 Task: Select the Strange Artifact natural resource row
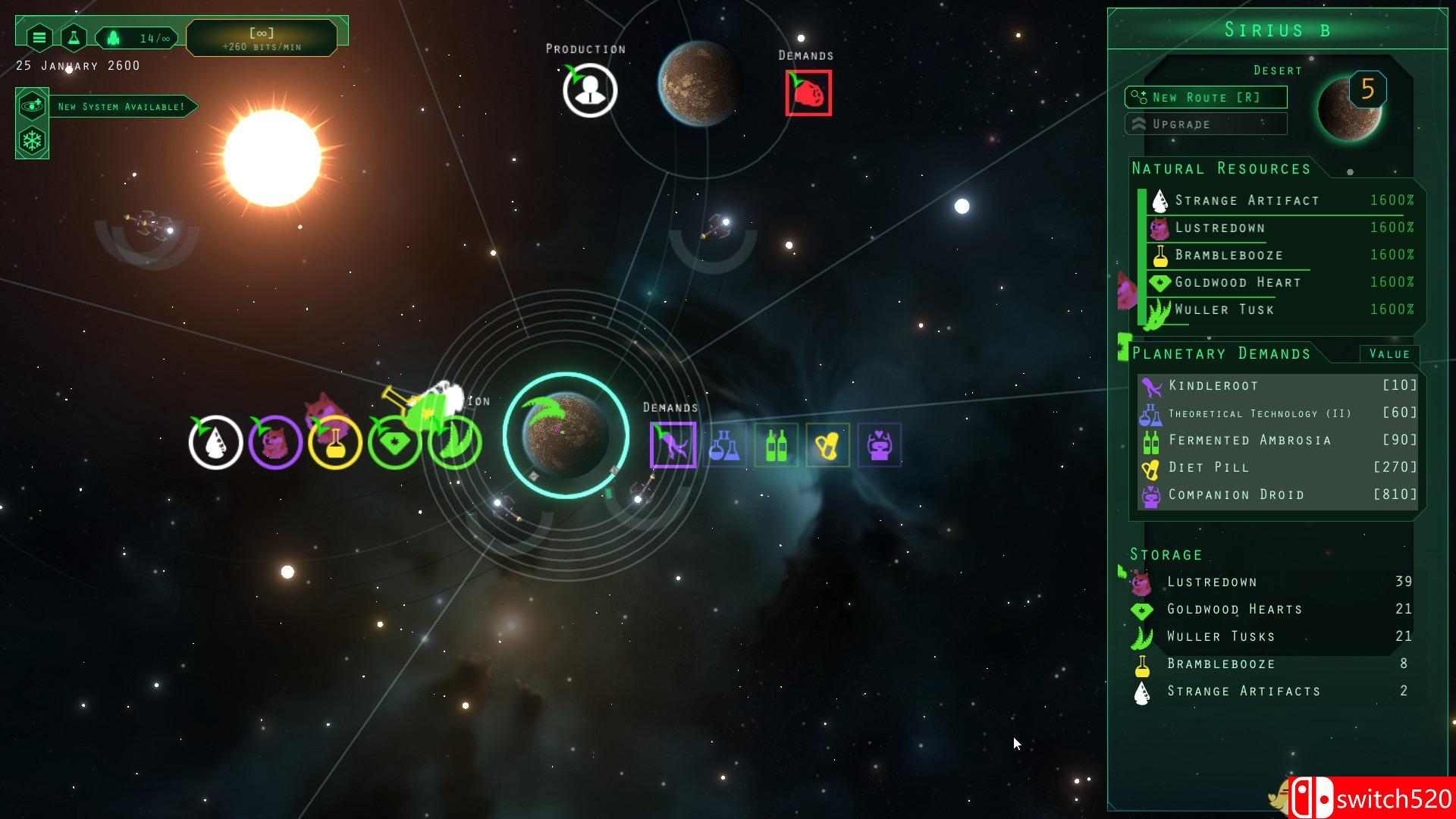pos(1282,201)
